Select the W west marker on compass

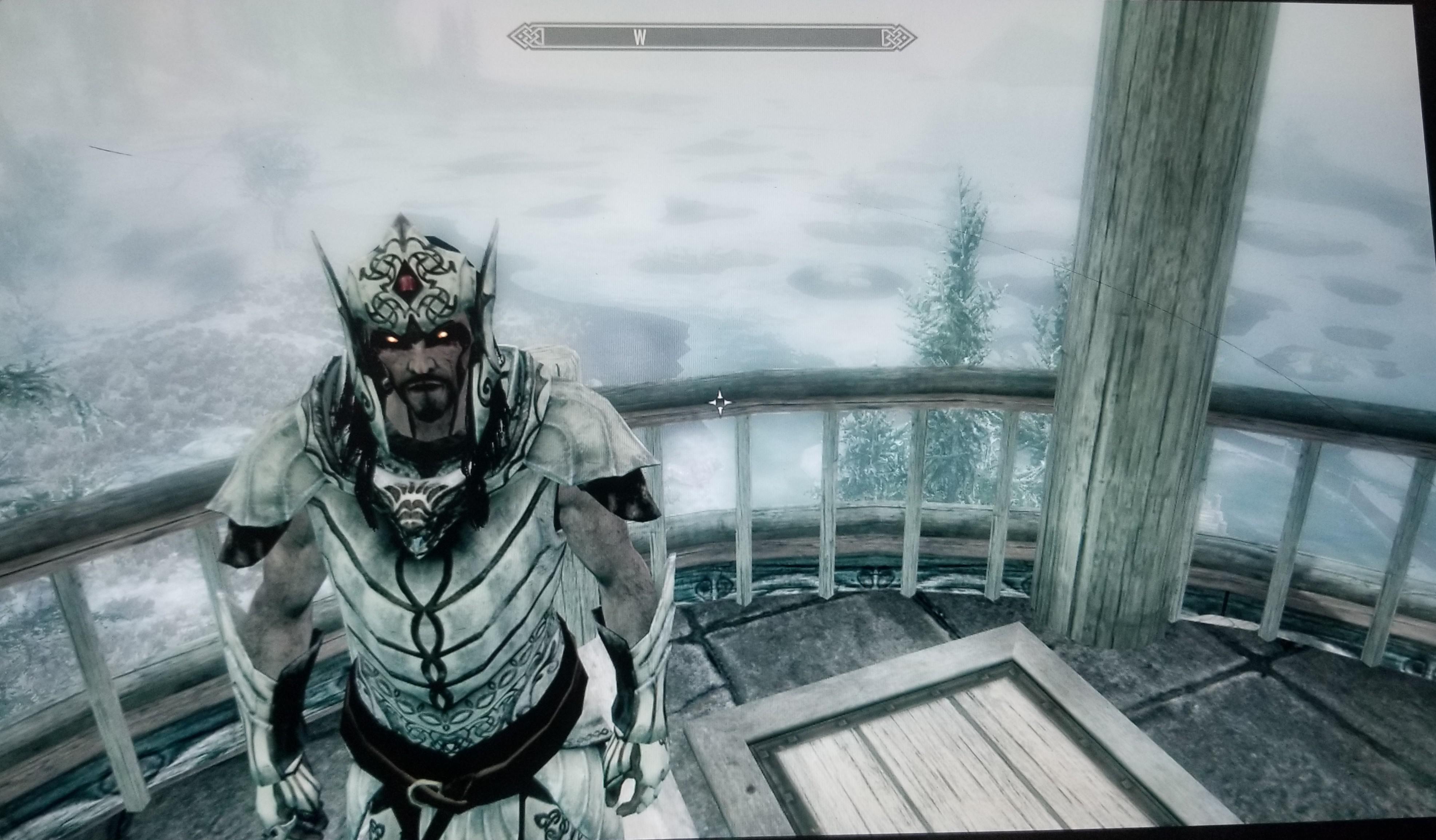pyautogui.click(x=639, y=38)
